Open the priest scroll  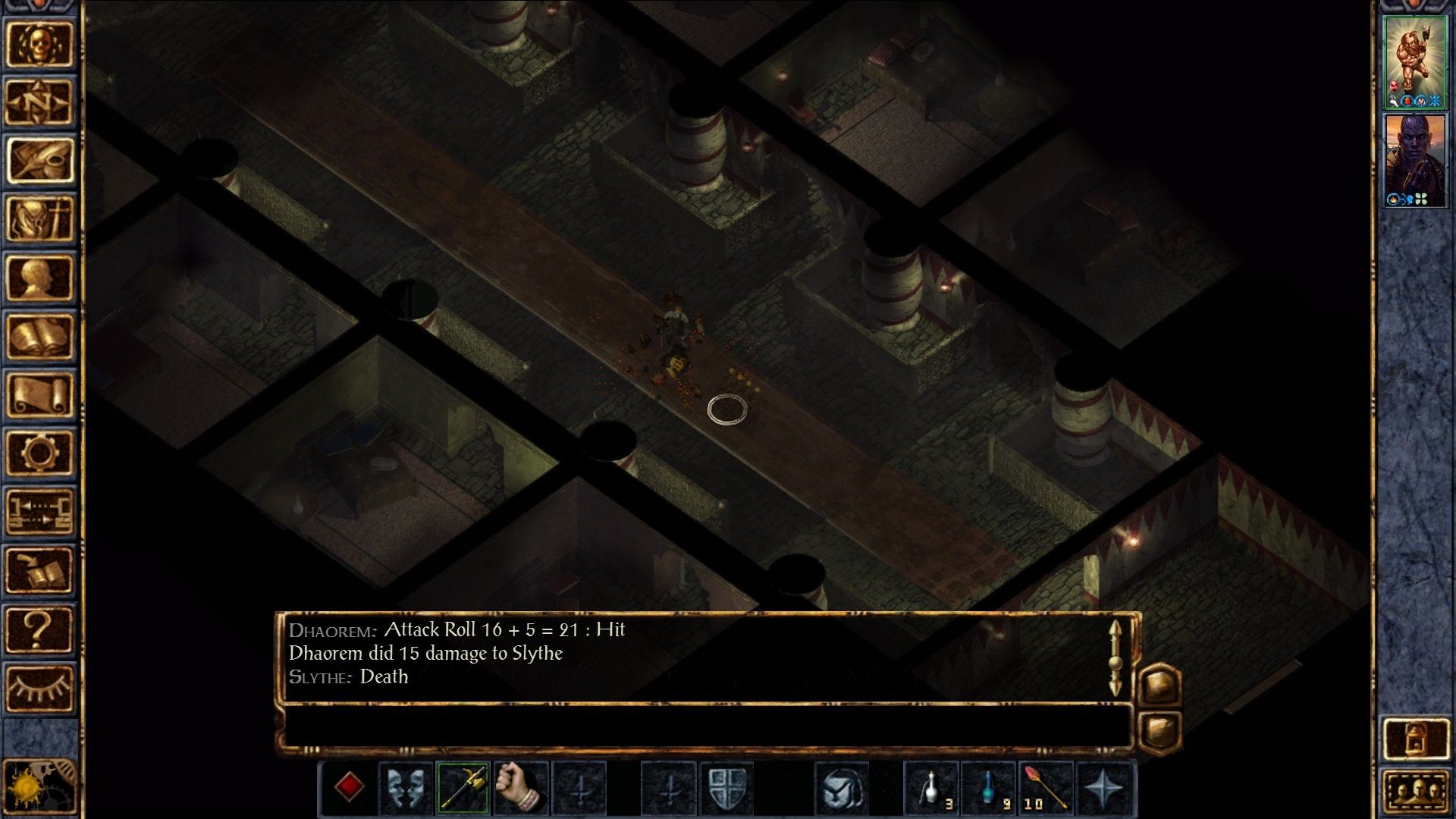[39, 394]
